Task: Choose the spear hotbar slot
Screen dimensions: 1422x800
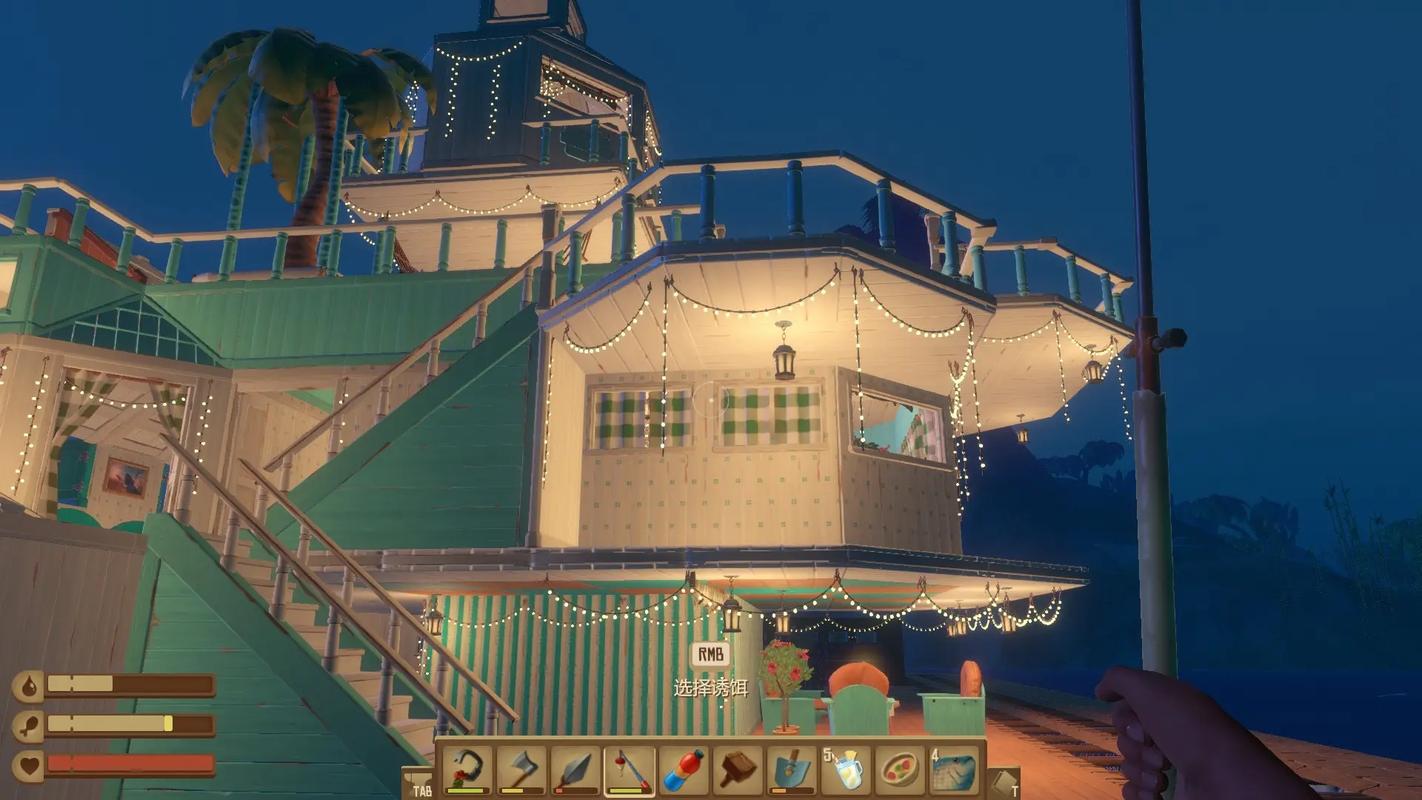Action: (575, 771)
